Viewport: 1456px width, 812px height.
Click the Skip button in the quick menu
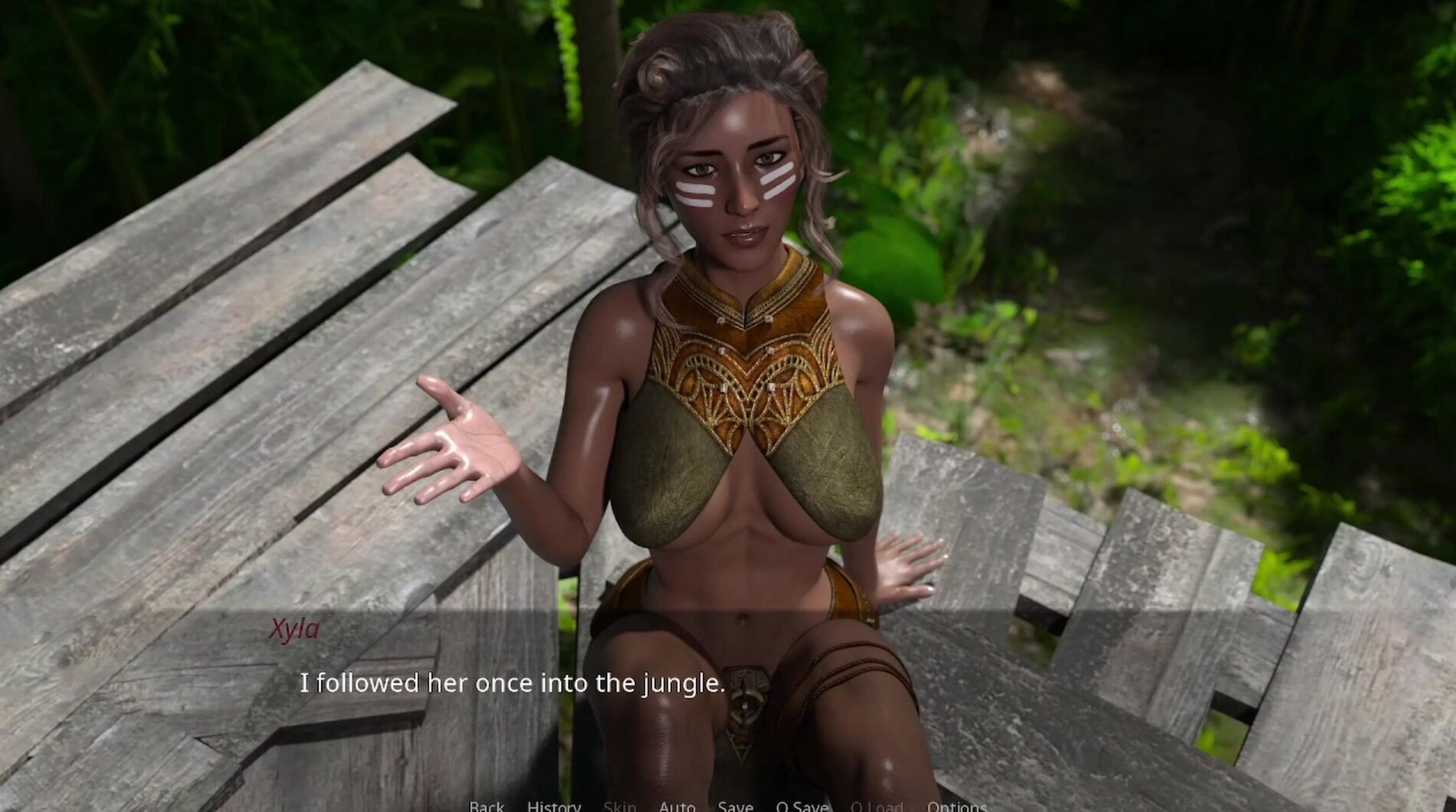[x=619, y=806]
